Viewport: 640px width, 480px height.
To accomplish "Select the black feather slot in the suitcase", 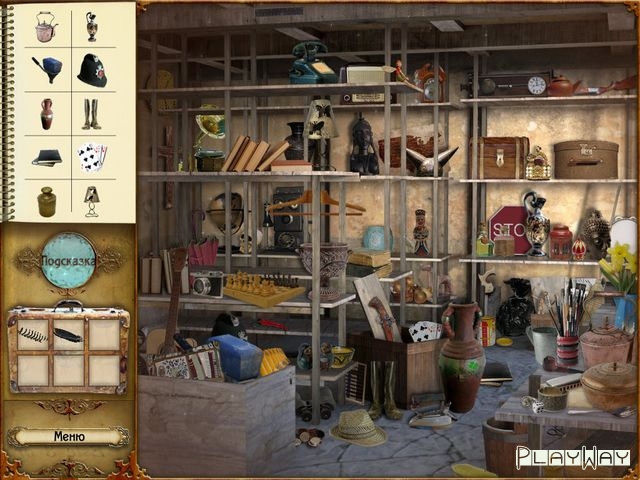I will (68, 335).
